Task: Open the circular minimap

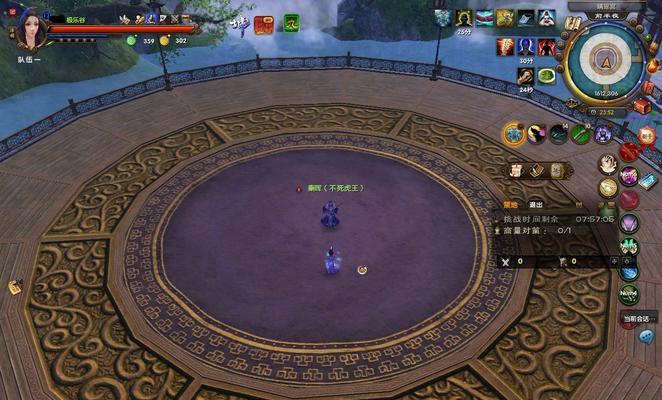Action: (605, 60)
